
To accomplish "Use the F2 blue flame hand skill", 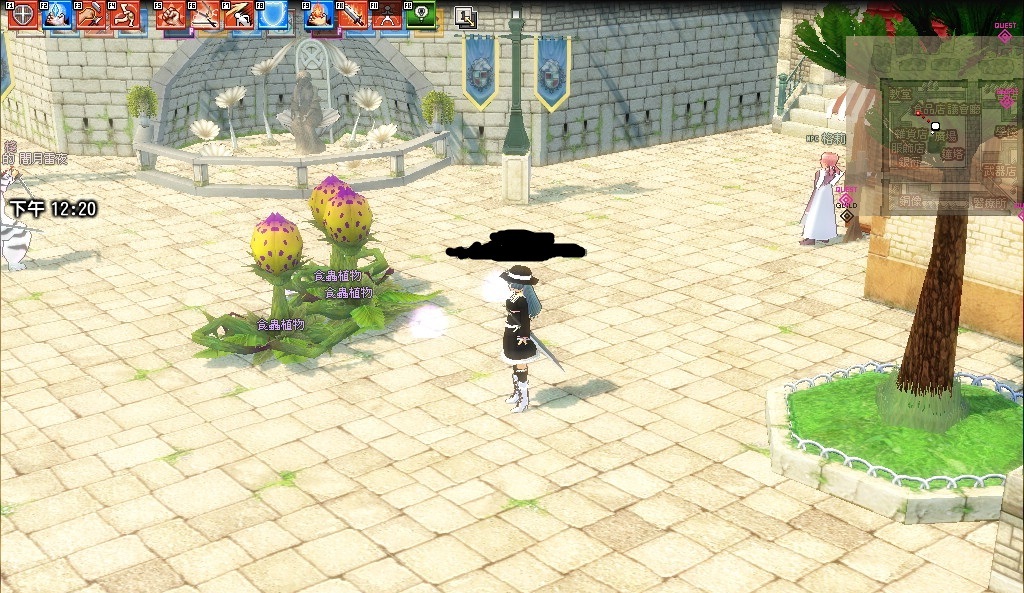I will pos(57,16).
